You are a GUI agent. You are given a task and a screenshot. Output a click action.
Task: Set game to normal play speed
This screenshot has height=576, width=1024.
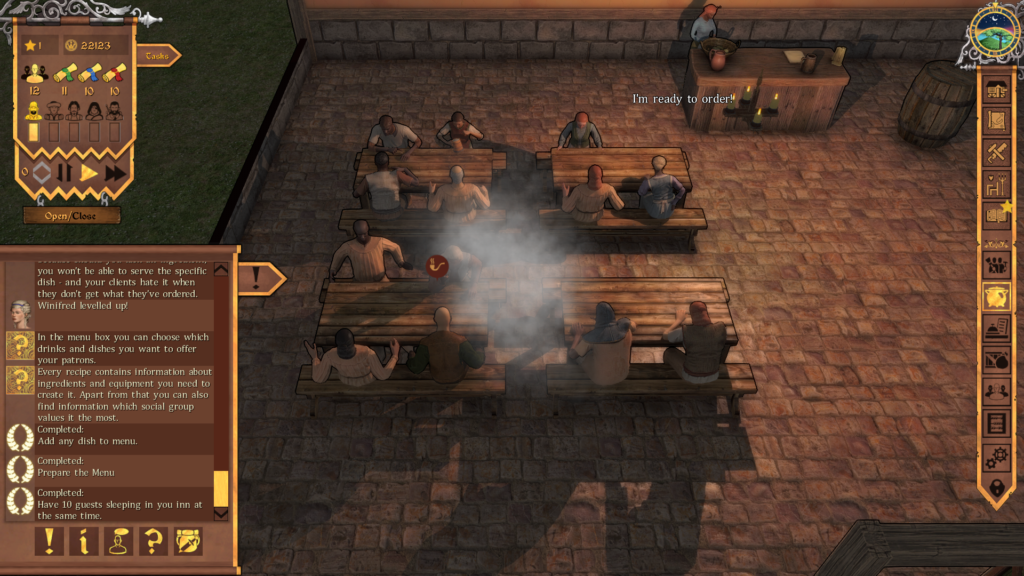coord(89,172)
